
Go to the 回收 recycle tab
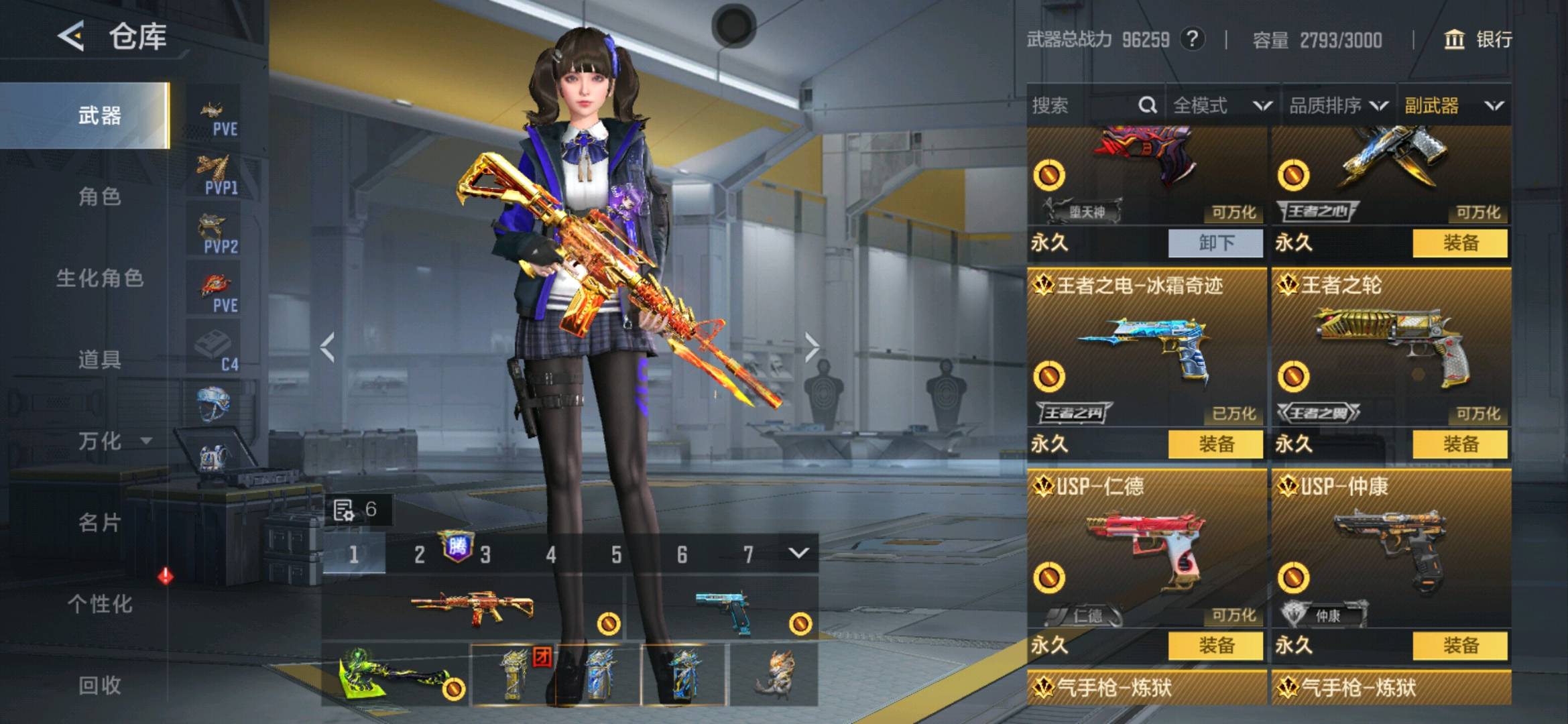click(99, 685)
